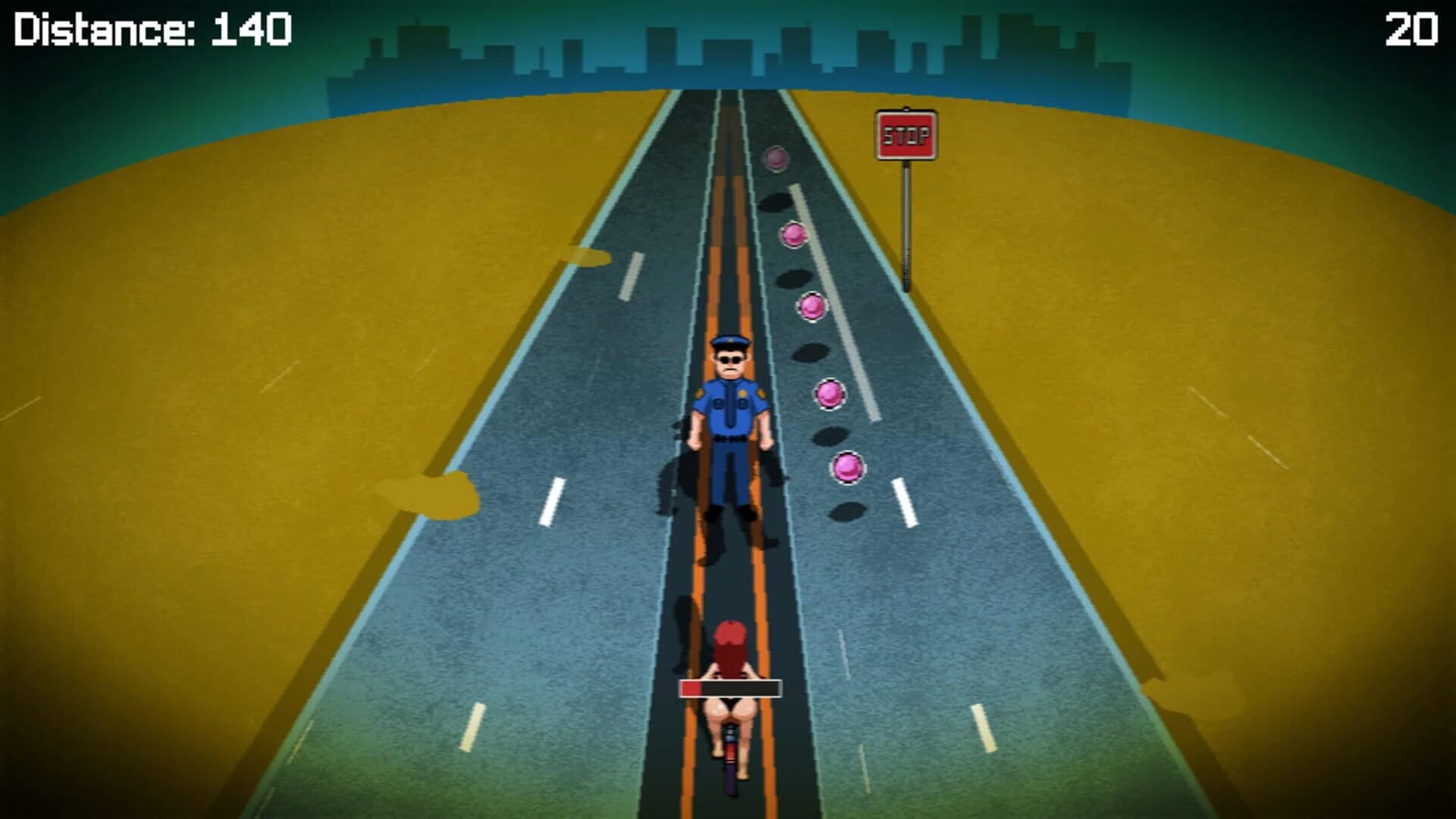
Task: Click the Distance: 140 counter
Action: 152,30
